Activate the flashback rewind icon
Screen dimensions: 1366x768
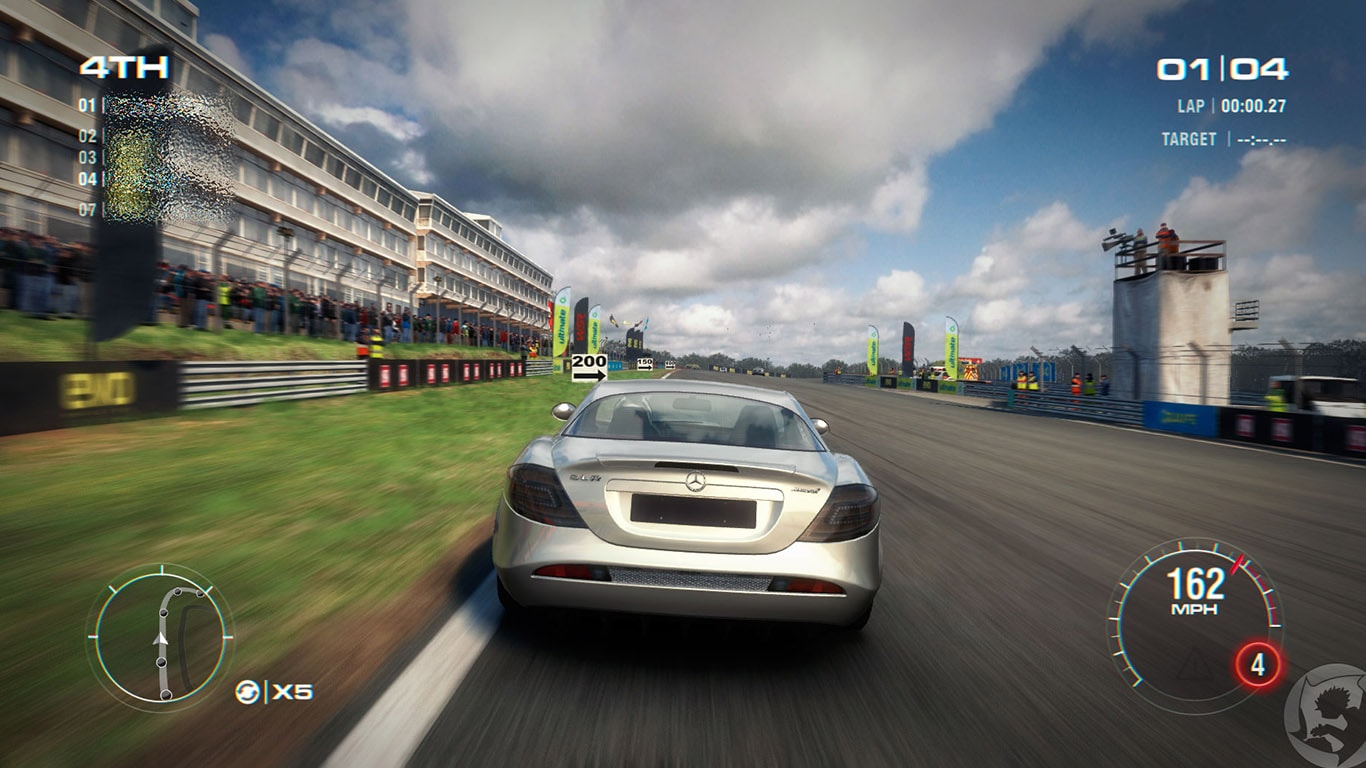[247, 691]
